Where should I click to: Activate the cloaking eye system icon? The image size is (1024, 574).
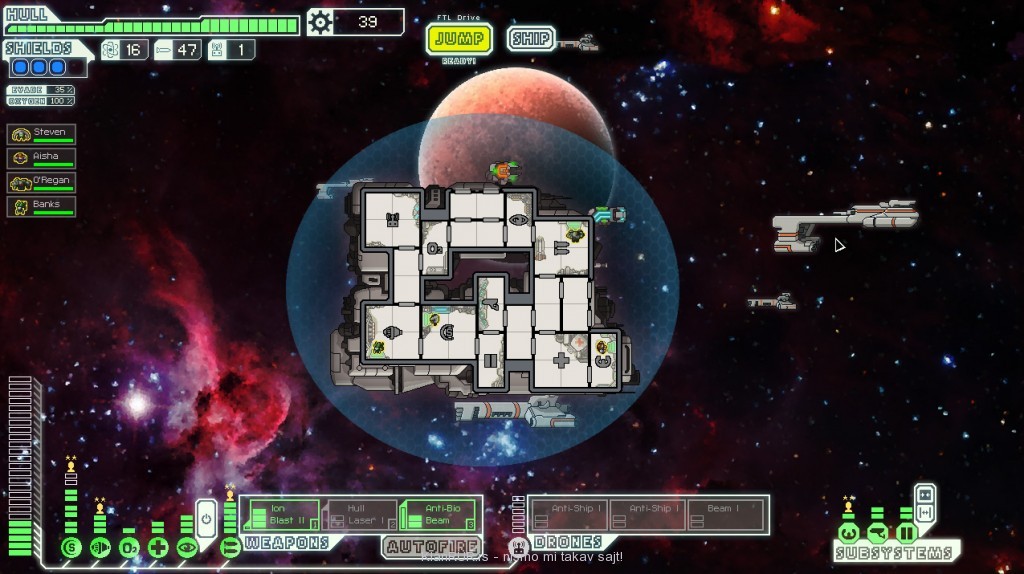[187, 547]
